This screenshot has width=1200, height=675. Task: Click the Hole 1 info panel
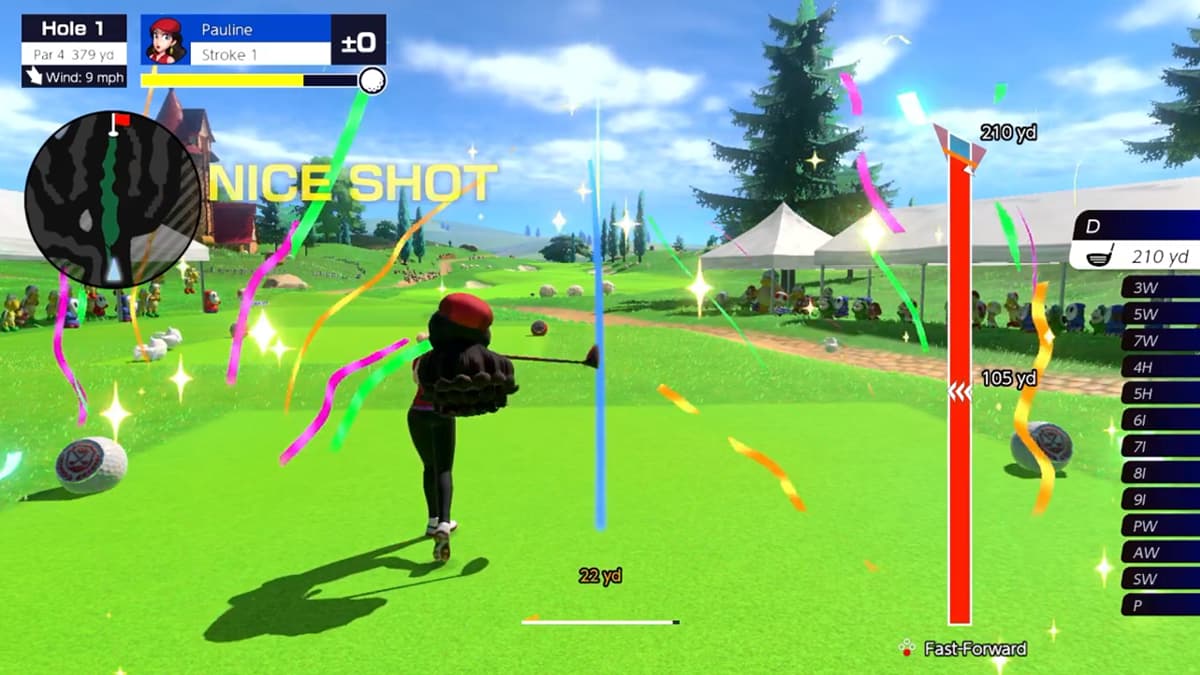click(74, 51)
